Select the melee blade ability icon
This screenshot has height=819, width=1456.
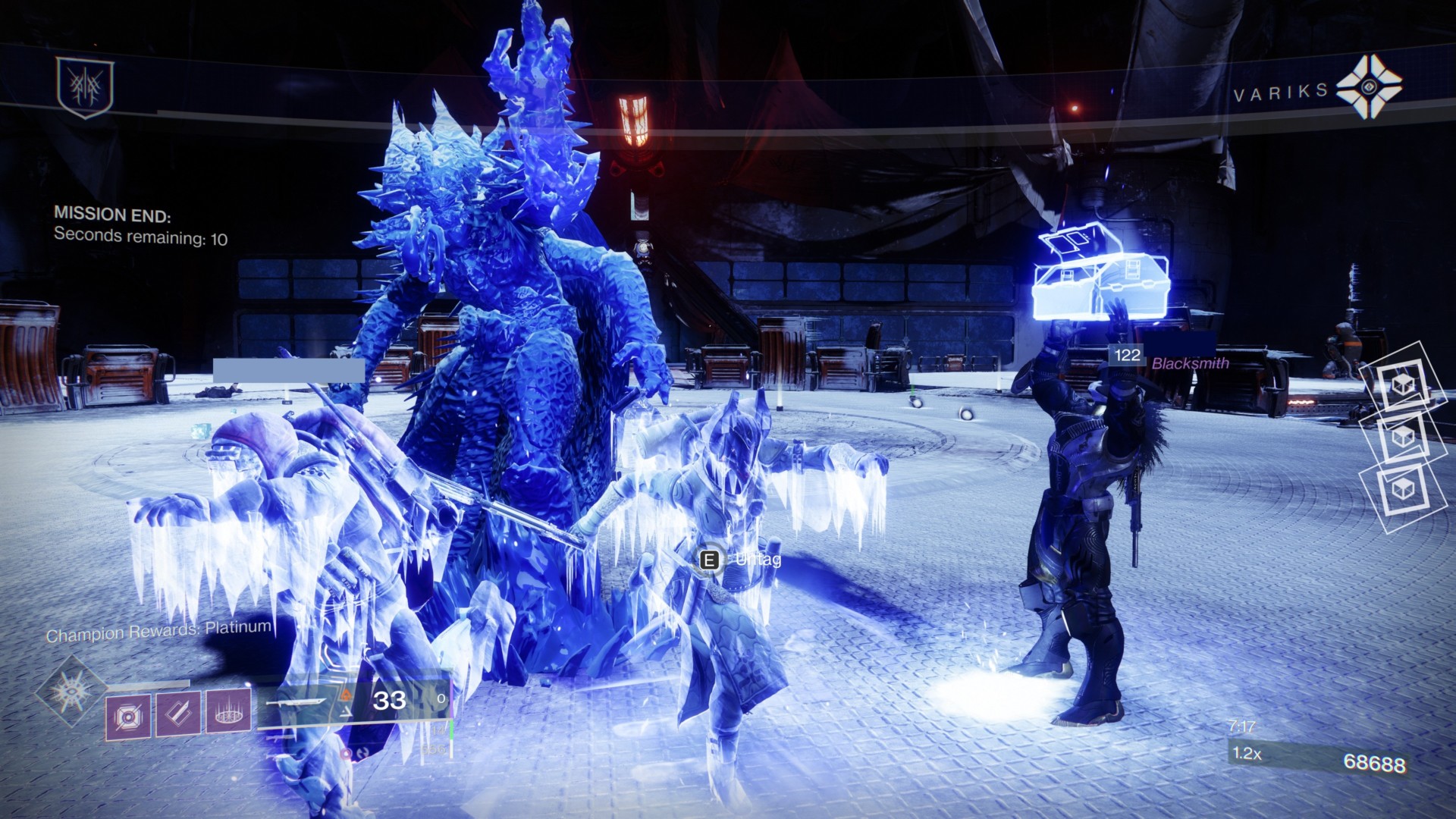pyautogui.click(x=178, y=714)
